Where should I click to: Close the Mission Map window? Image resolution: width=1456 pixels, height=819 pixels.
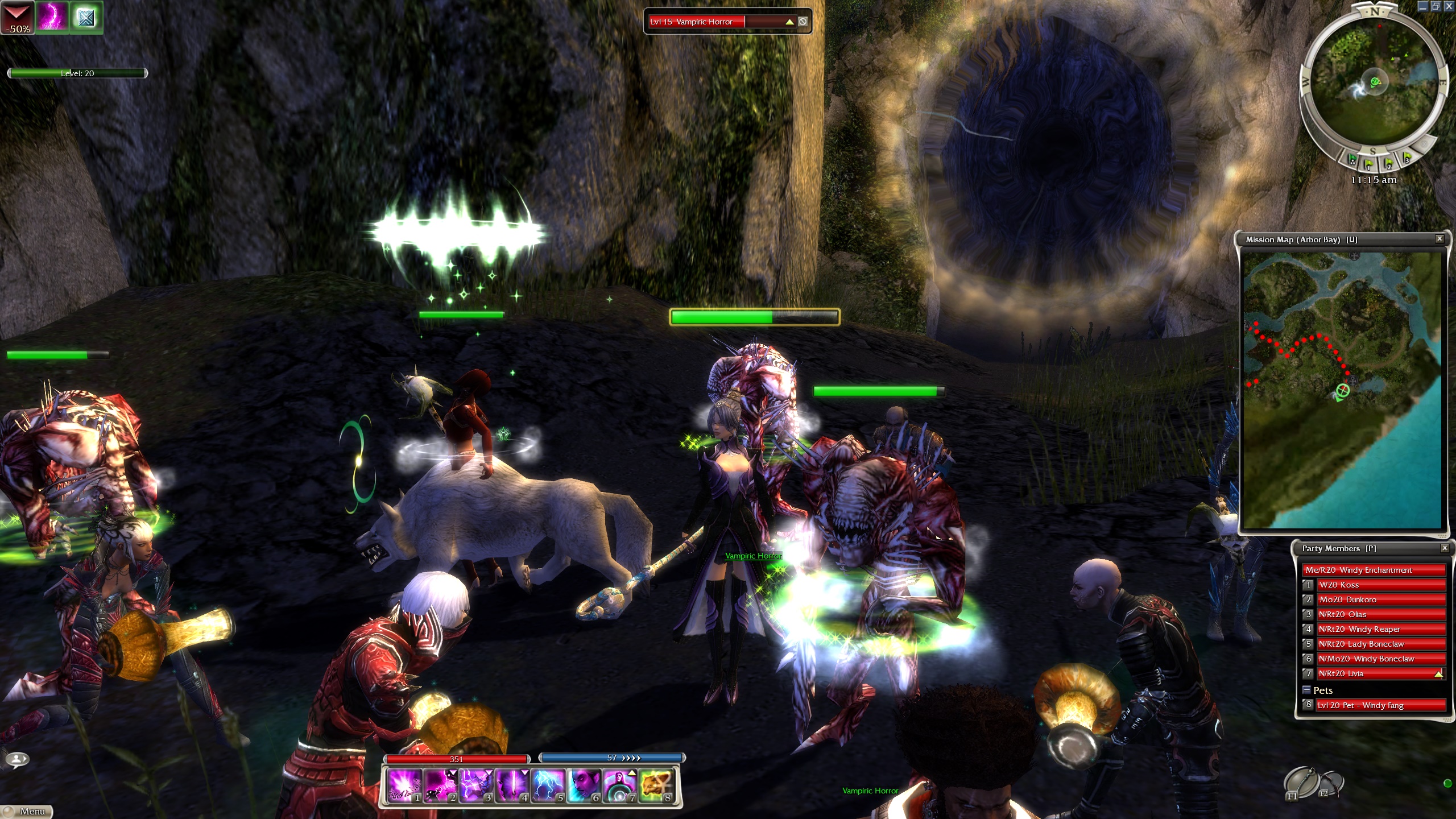pos(1440,239)
